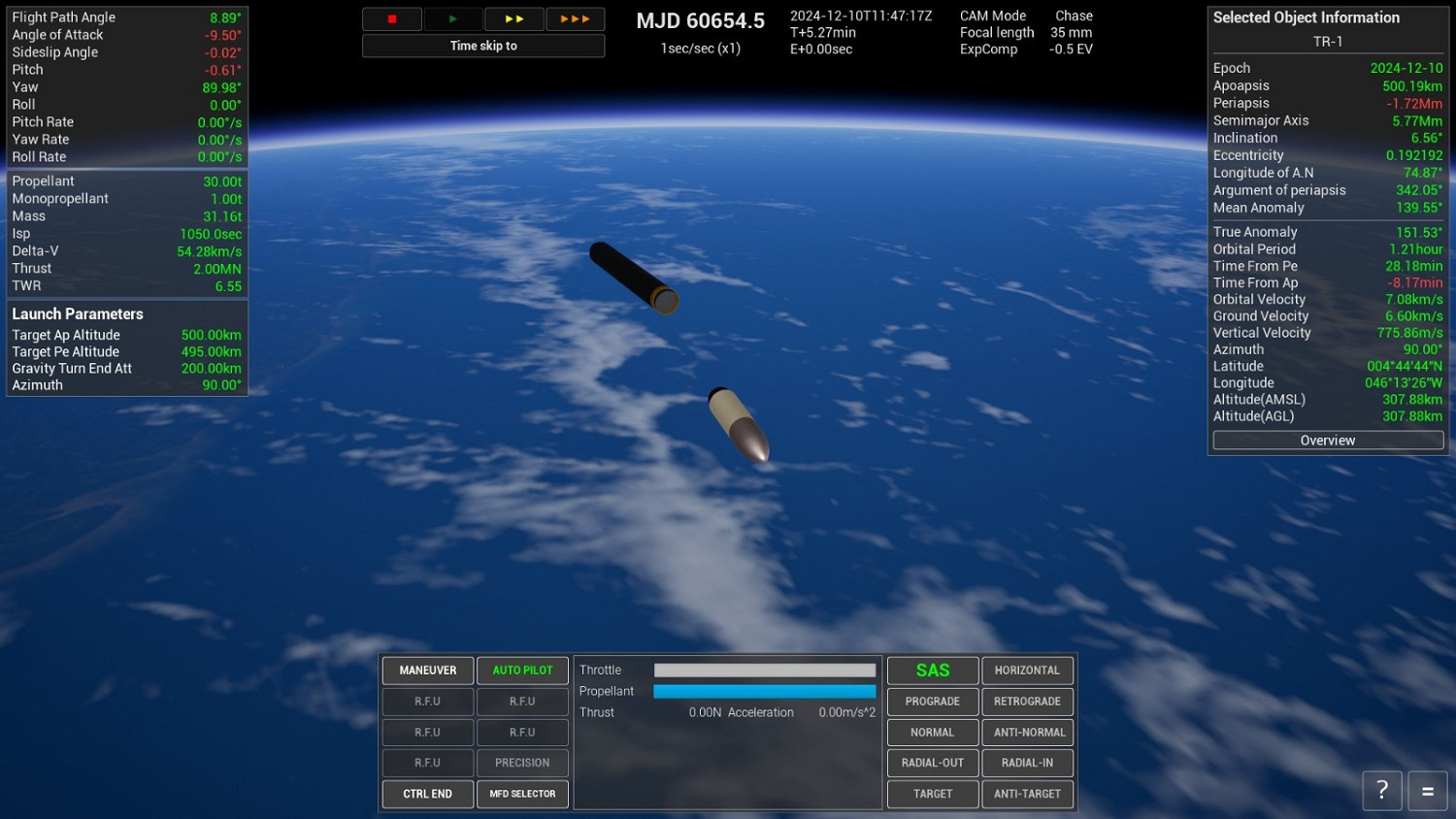Speed up time with the yellow fast-forward icon

[x=513, y=18]
